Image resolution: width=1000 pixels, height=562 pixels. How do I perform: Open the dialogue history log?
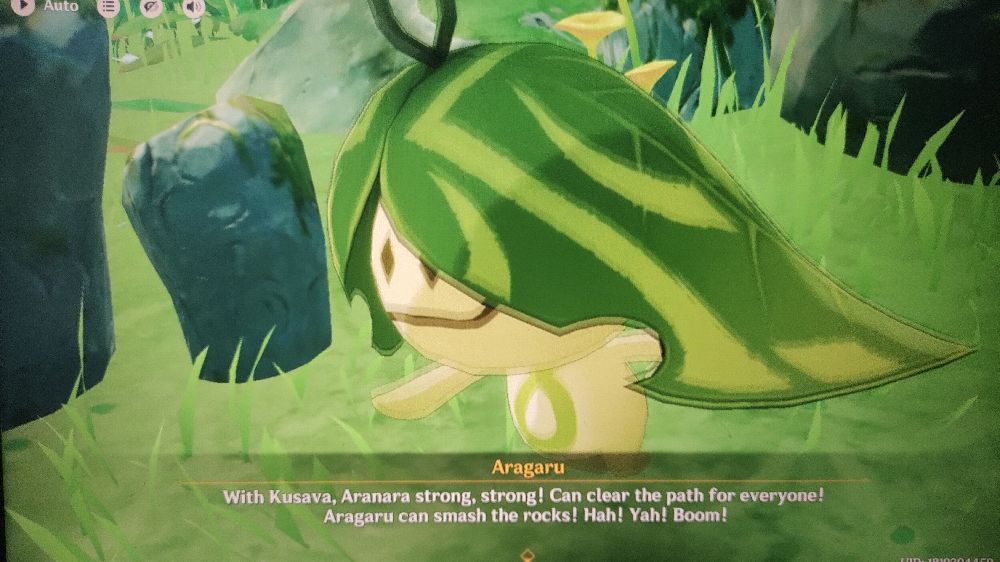(x=108, y=7)
